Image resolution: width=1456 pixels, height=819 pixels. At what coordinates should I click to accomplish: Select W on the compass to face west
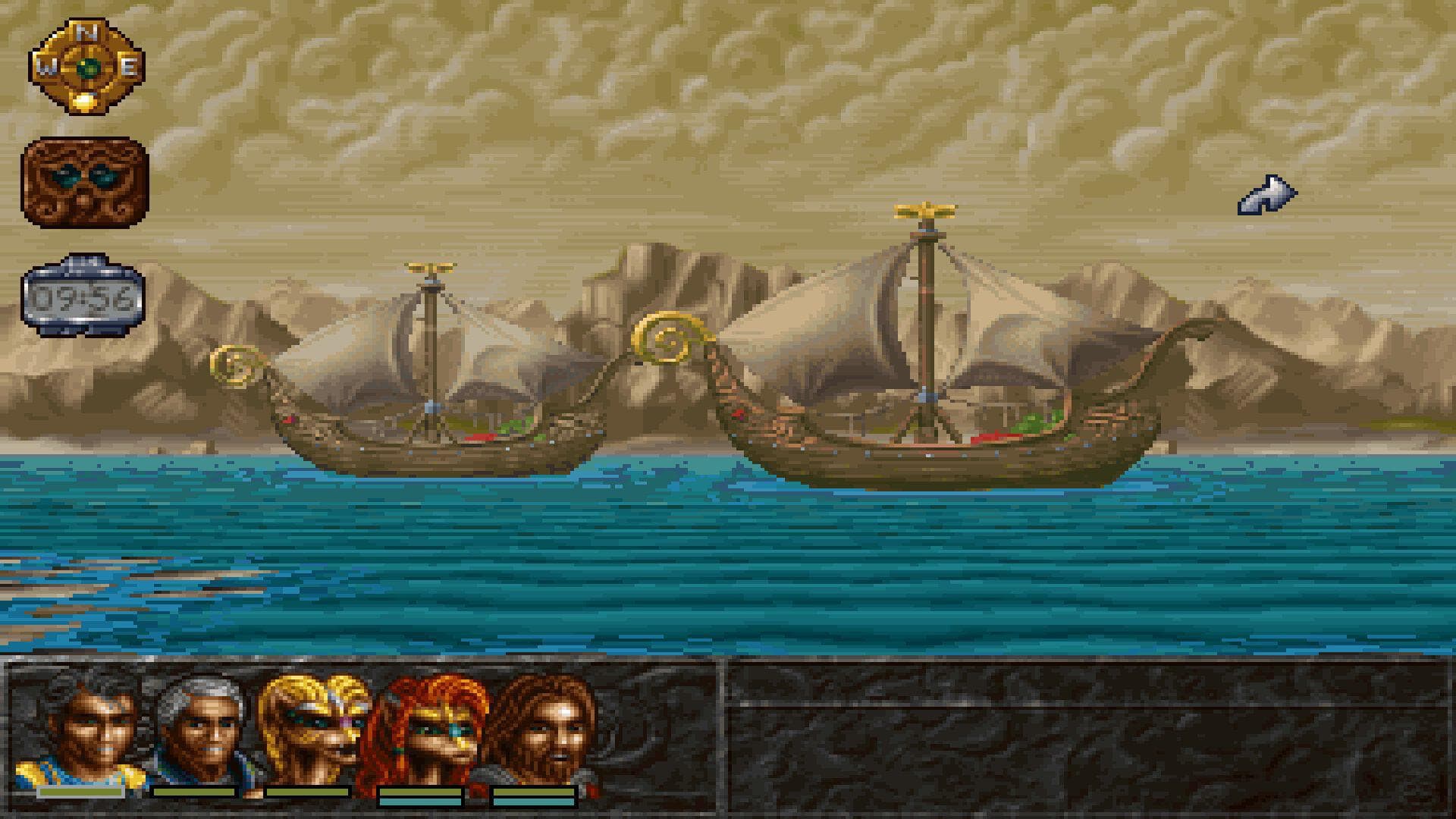tap(47, 67)
